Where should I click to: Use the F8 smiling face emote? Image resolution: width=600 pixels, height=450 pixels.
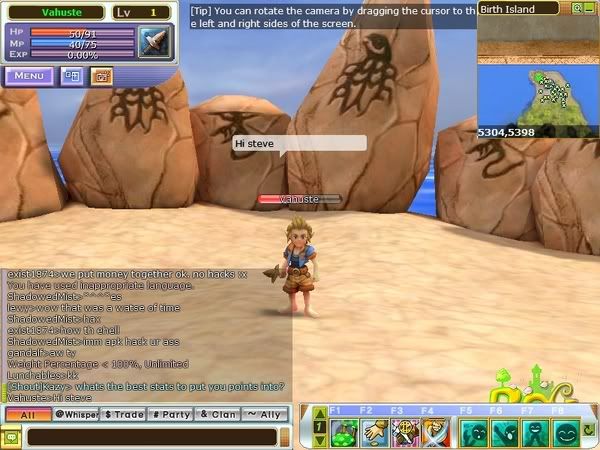[x=567, y=431]
